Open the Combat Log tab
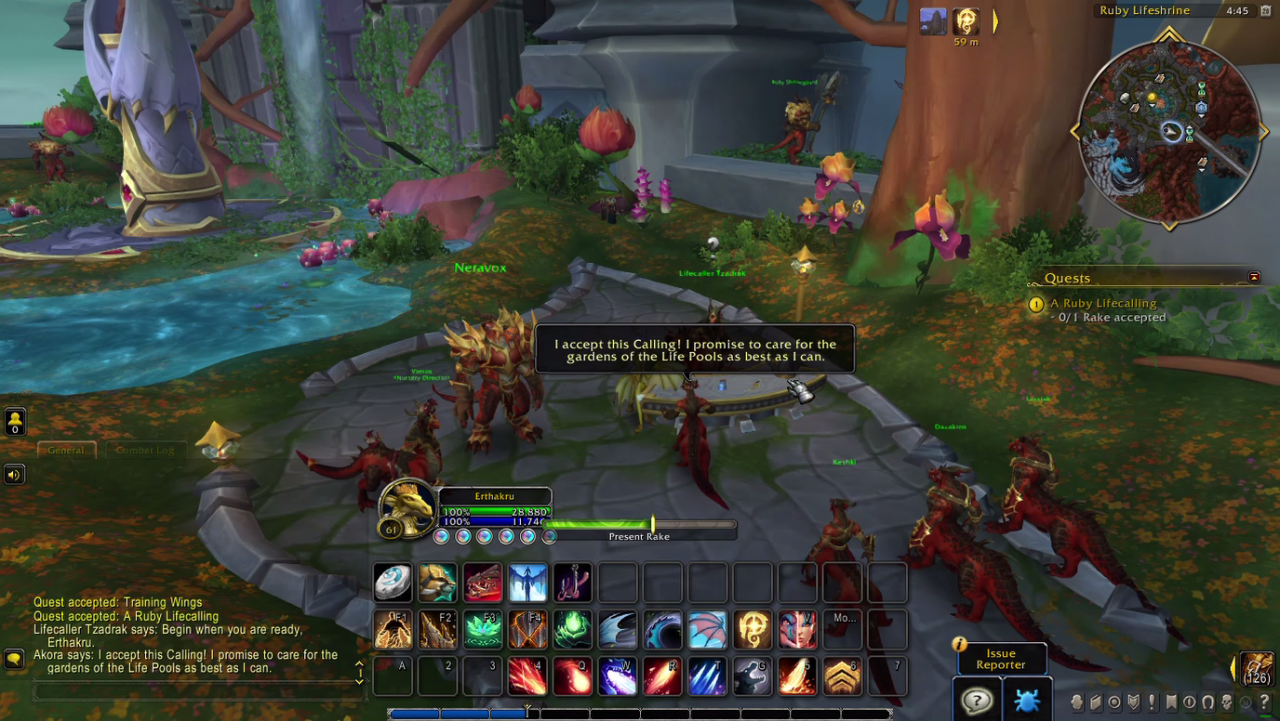Image resolution: width=1280 pixels, height=721 pixels. click(145, 450)
